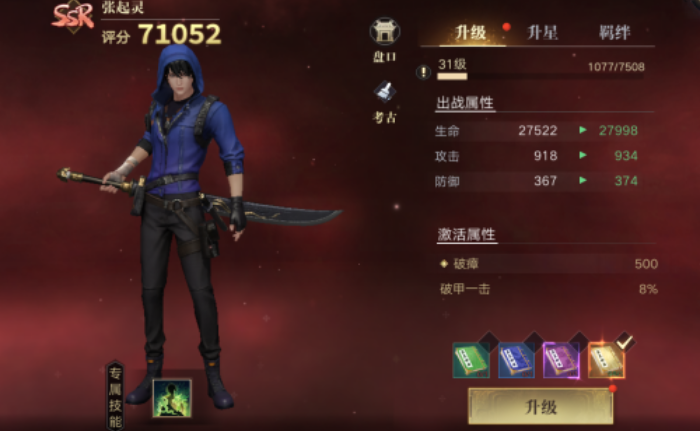Open the 盘口 building icon
This screenshot has width=700, height=431.
pos(384,37)
